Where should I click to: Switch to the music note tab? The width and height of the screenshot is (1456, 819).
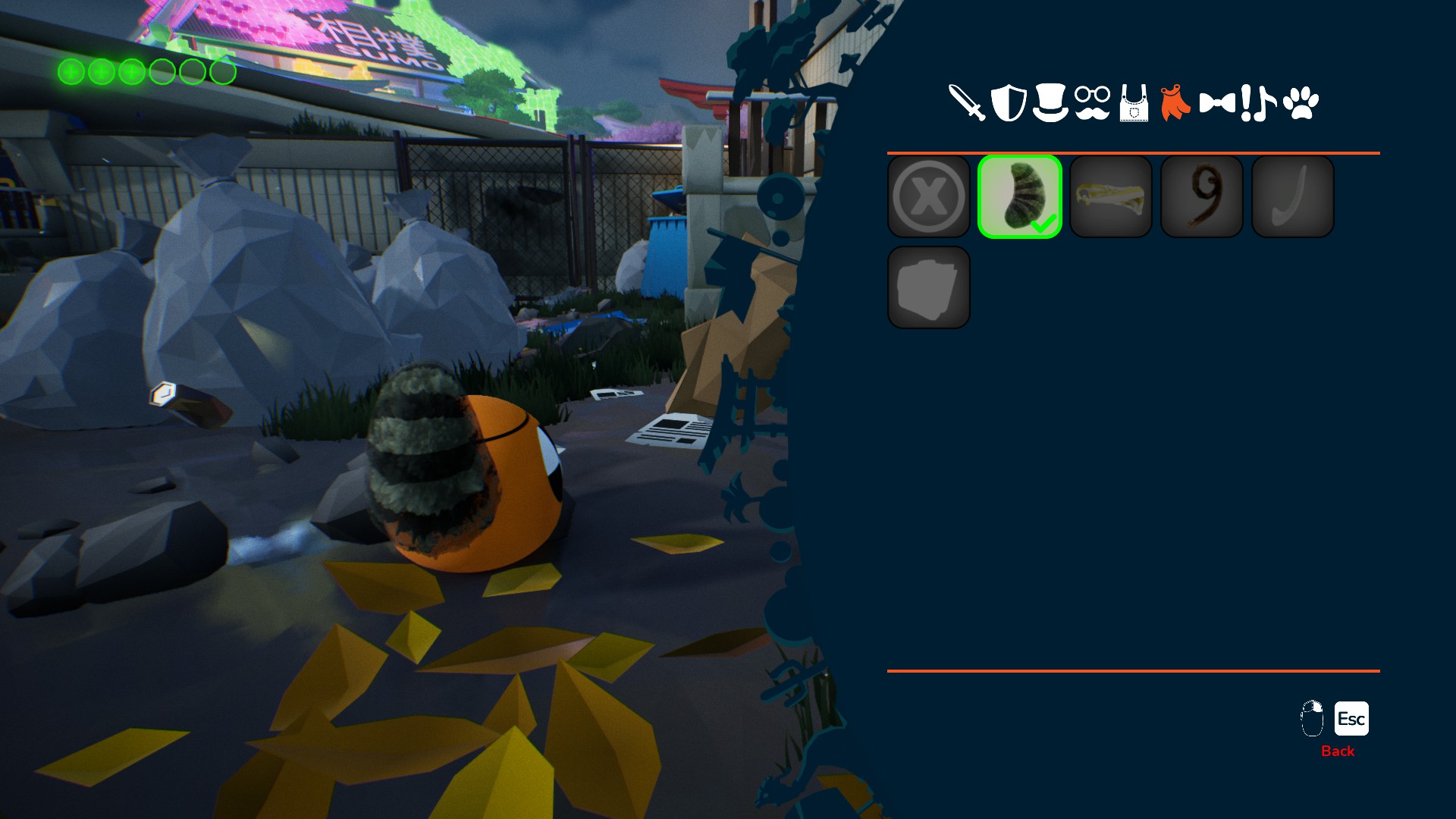click(x=1265, y=103)
